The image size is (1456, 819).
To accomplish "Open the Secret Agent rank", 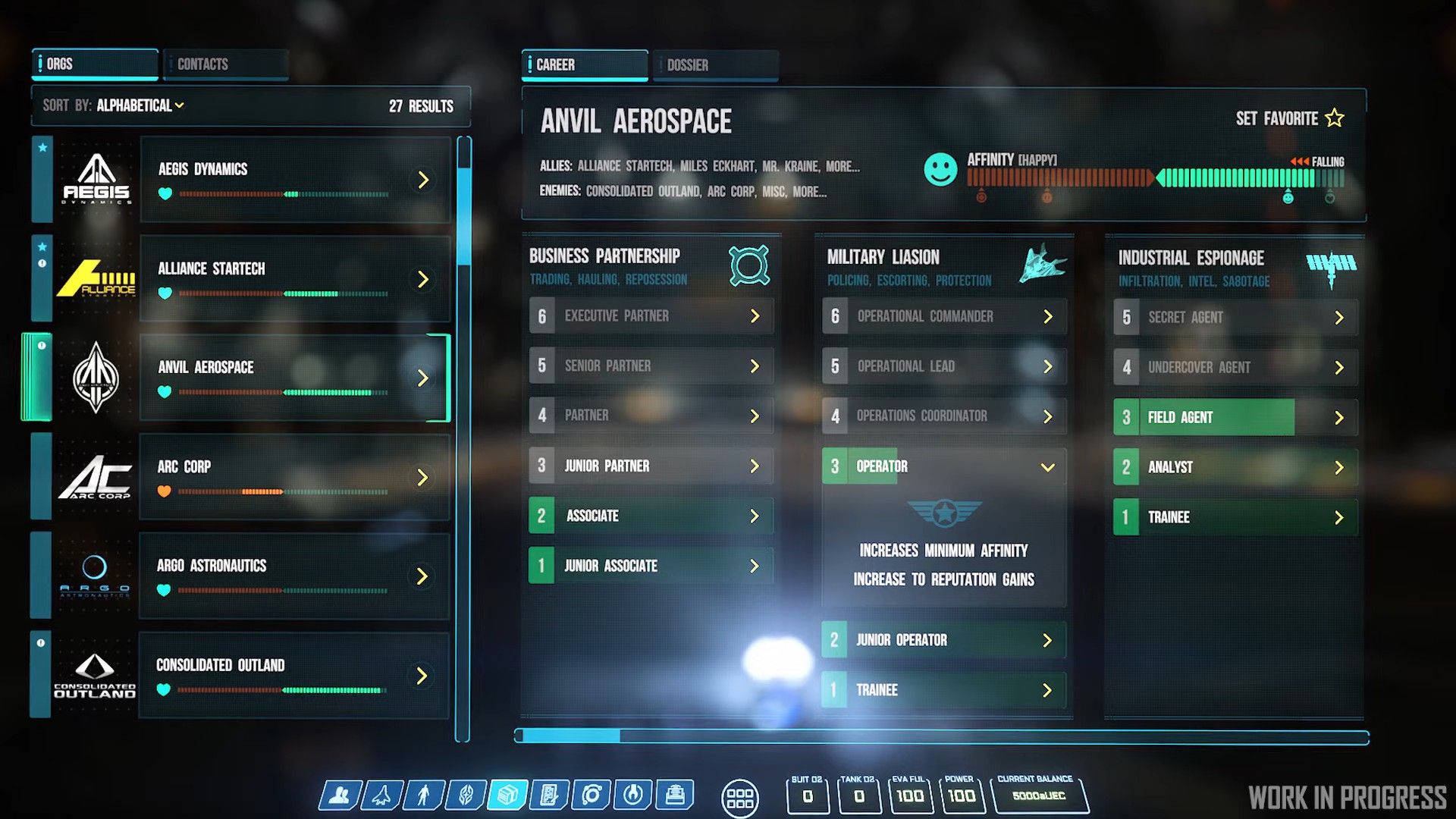I will [1235, 318].
